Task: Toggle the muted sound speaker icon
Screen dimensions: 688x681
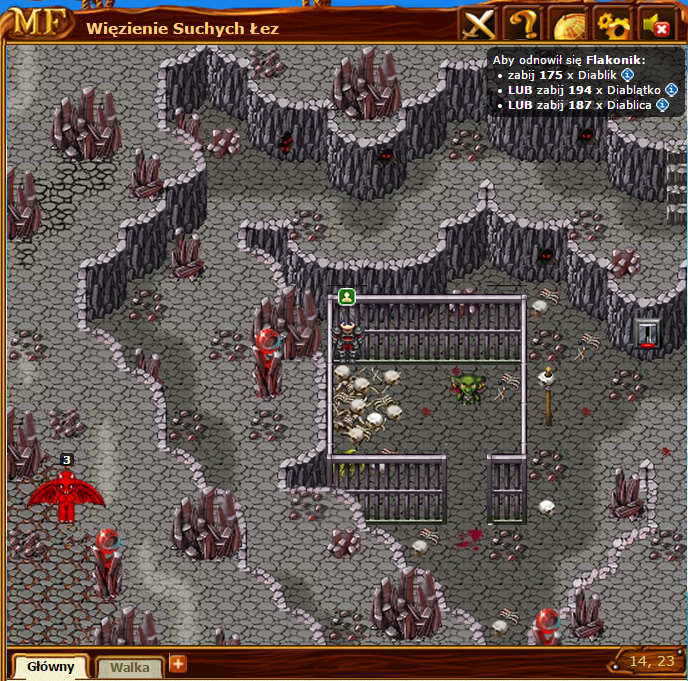Action: [x=656, y=24]
